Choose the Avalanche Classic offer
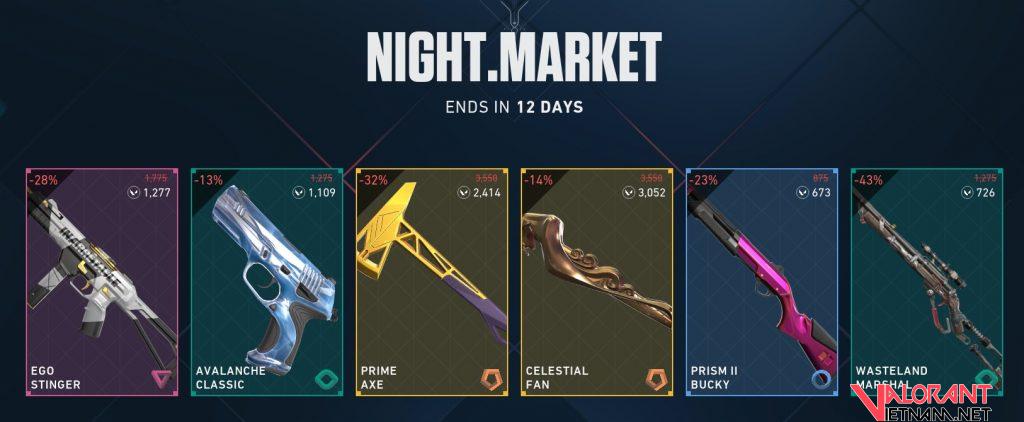 click(266, 282)
